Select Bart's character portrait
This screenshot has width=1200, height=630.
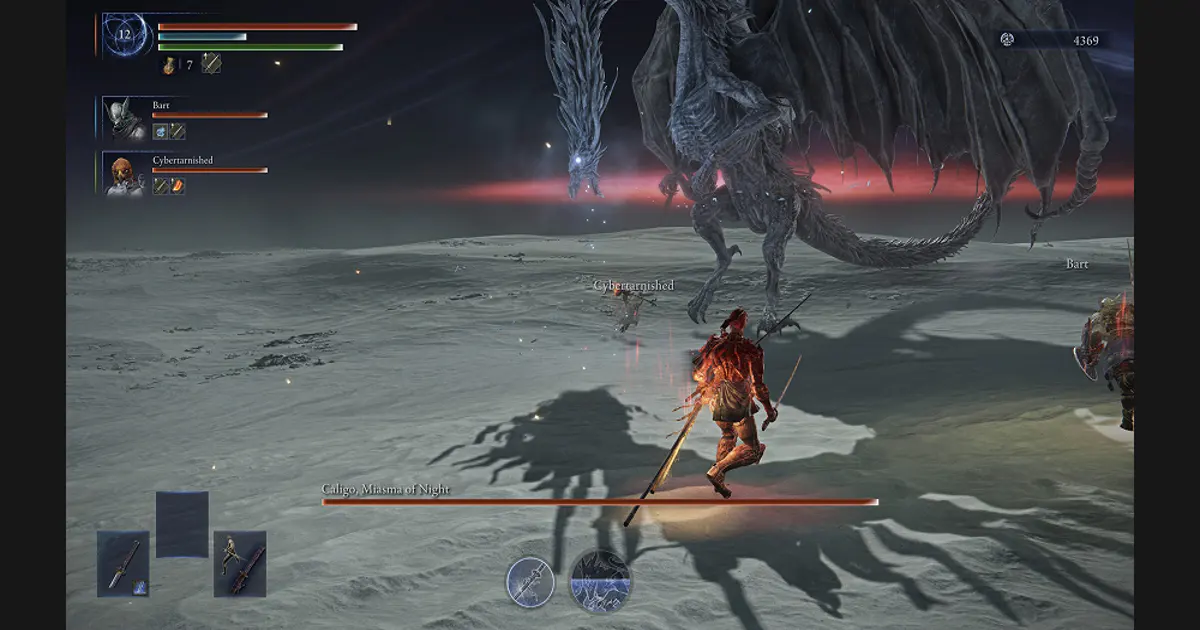tap(125, 118)
